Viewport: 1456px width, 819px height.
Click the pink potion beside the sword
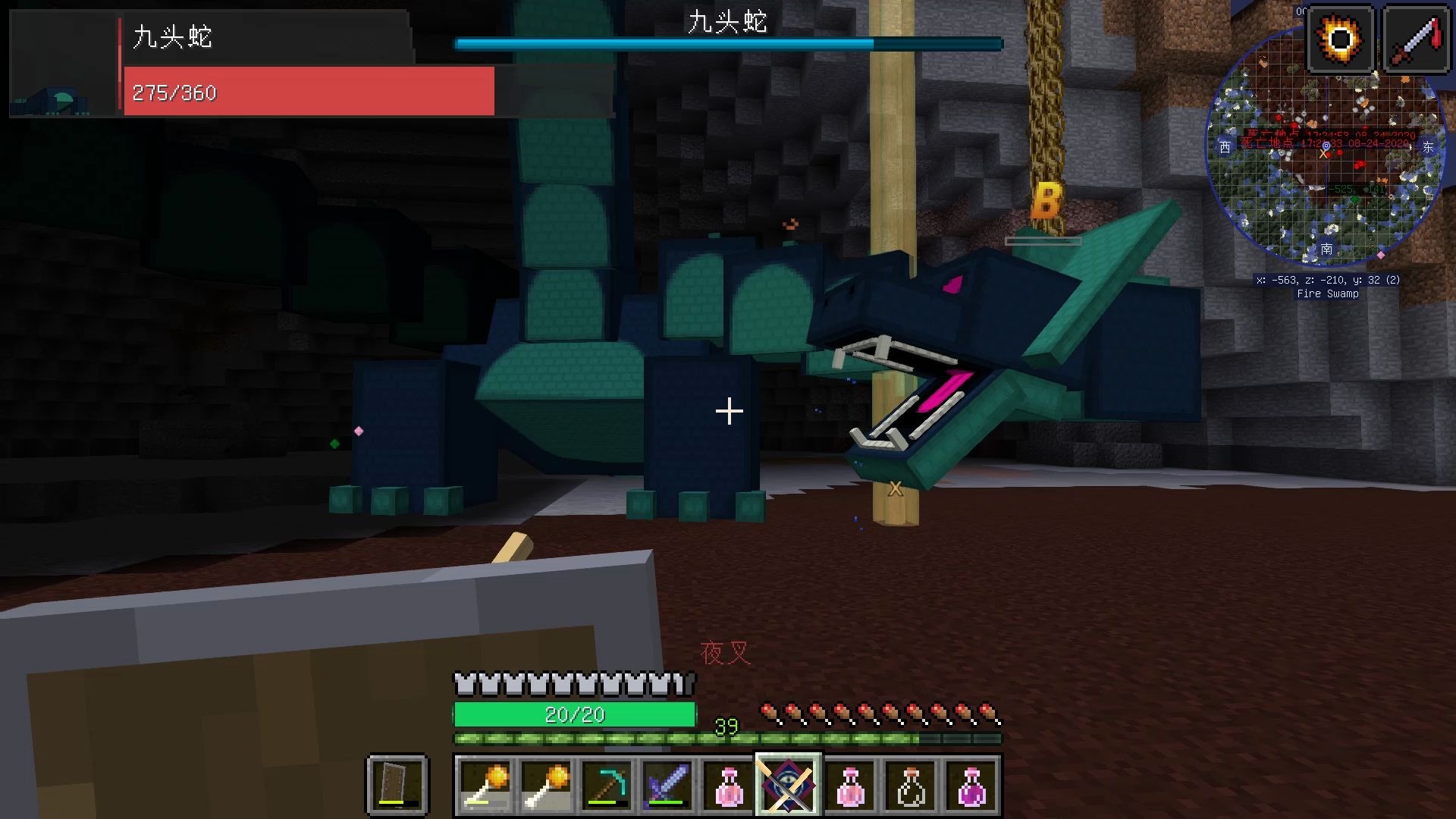point(727,783)
